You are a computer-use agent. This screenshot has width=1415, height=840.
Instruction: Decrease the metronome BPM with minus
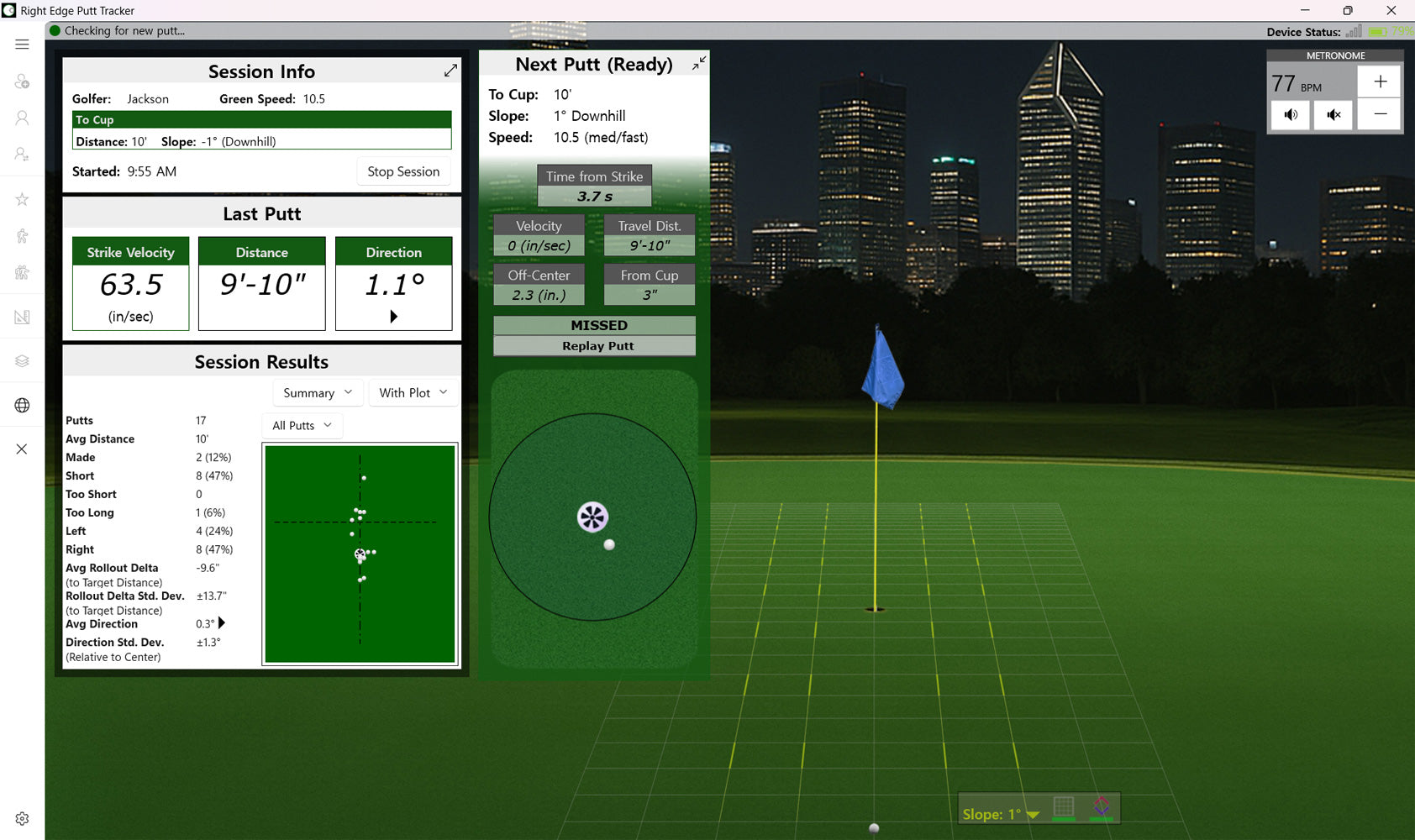coord(1380,114)
